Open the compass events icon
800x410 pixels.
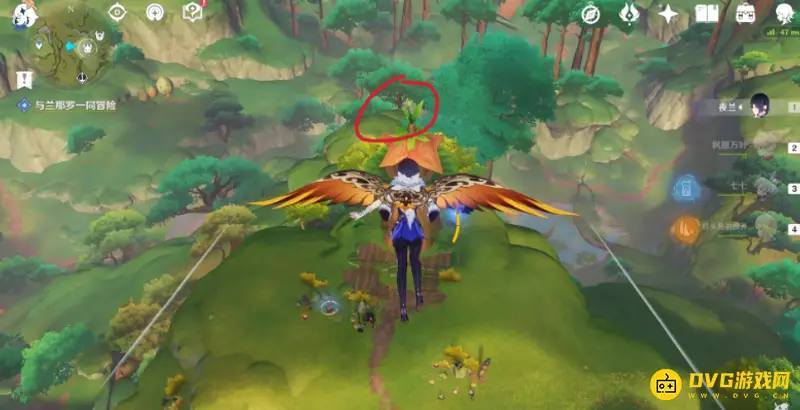click(591, 13)
